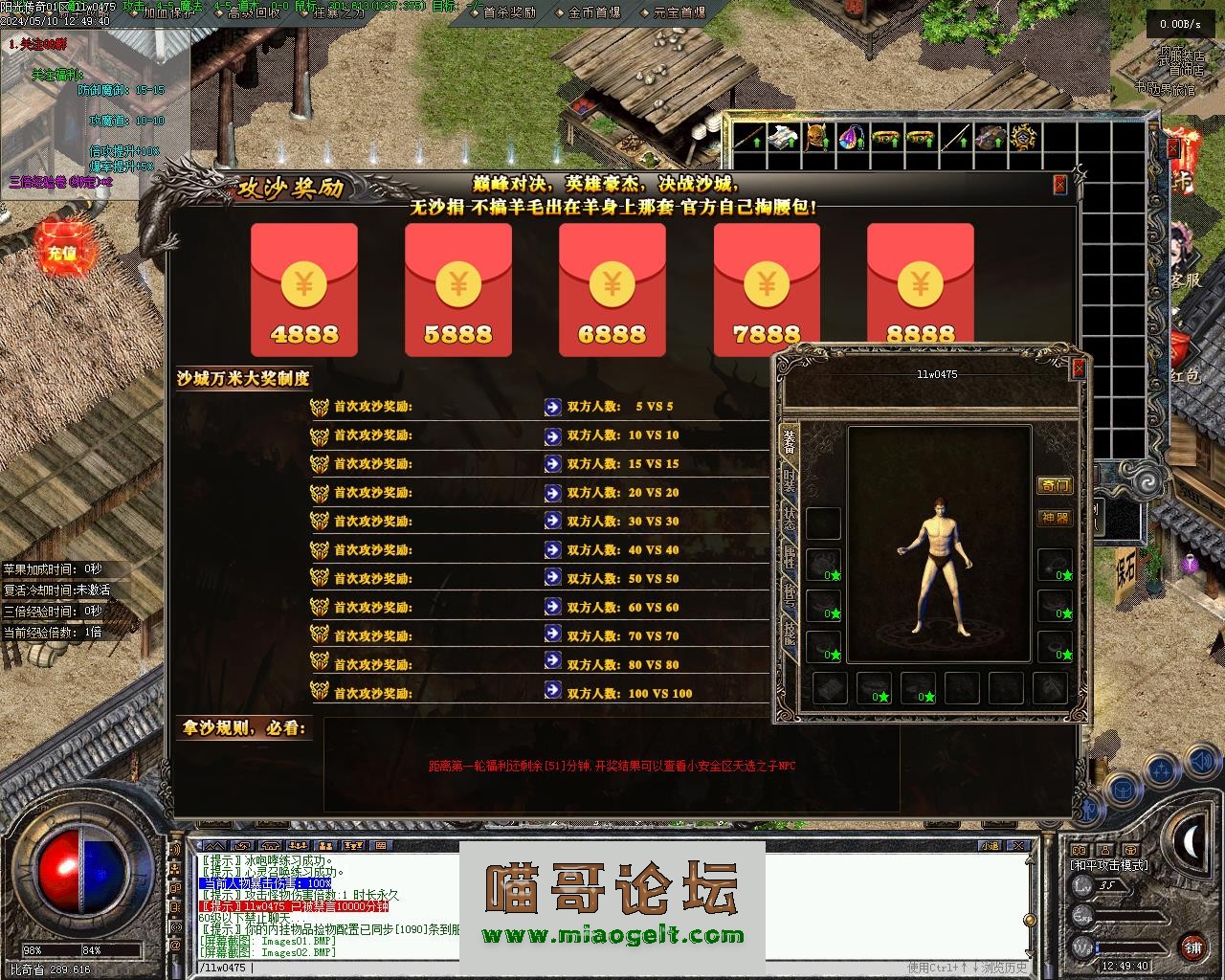Close the 11w0475 character equipment panel
This screenshot has height=980, width=1225.
click(x=1079, y=367)
